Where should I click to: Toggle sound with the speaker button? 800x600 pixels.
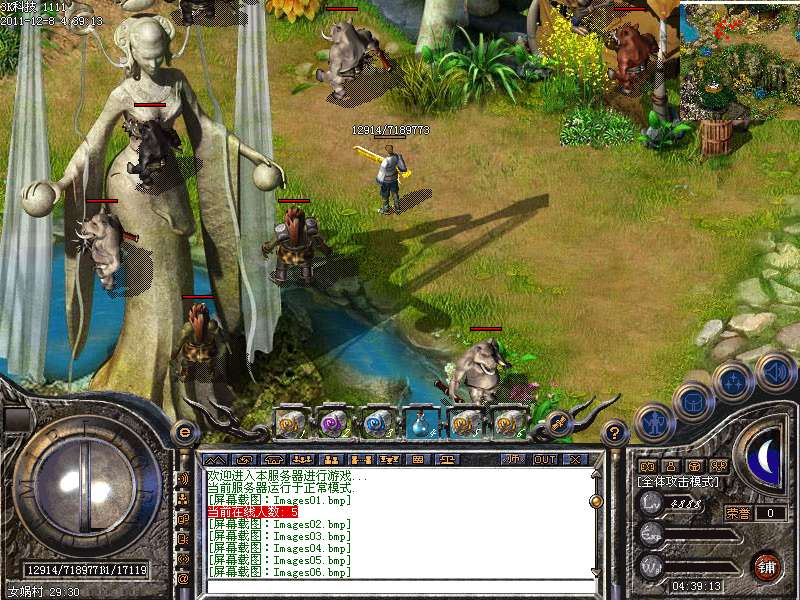[x=775, y=372]
